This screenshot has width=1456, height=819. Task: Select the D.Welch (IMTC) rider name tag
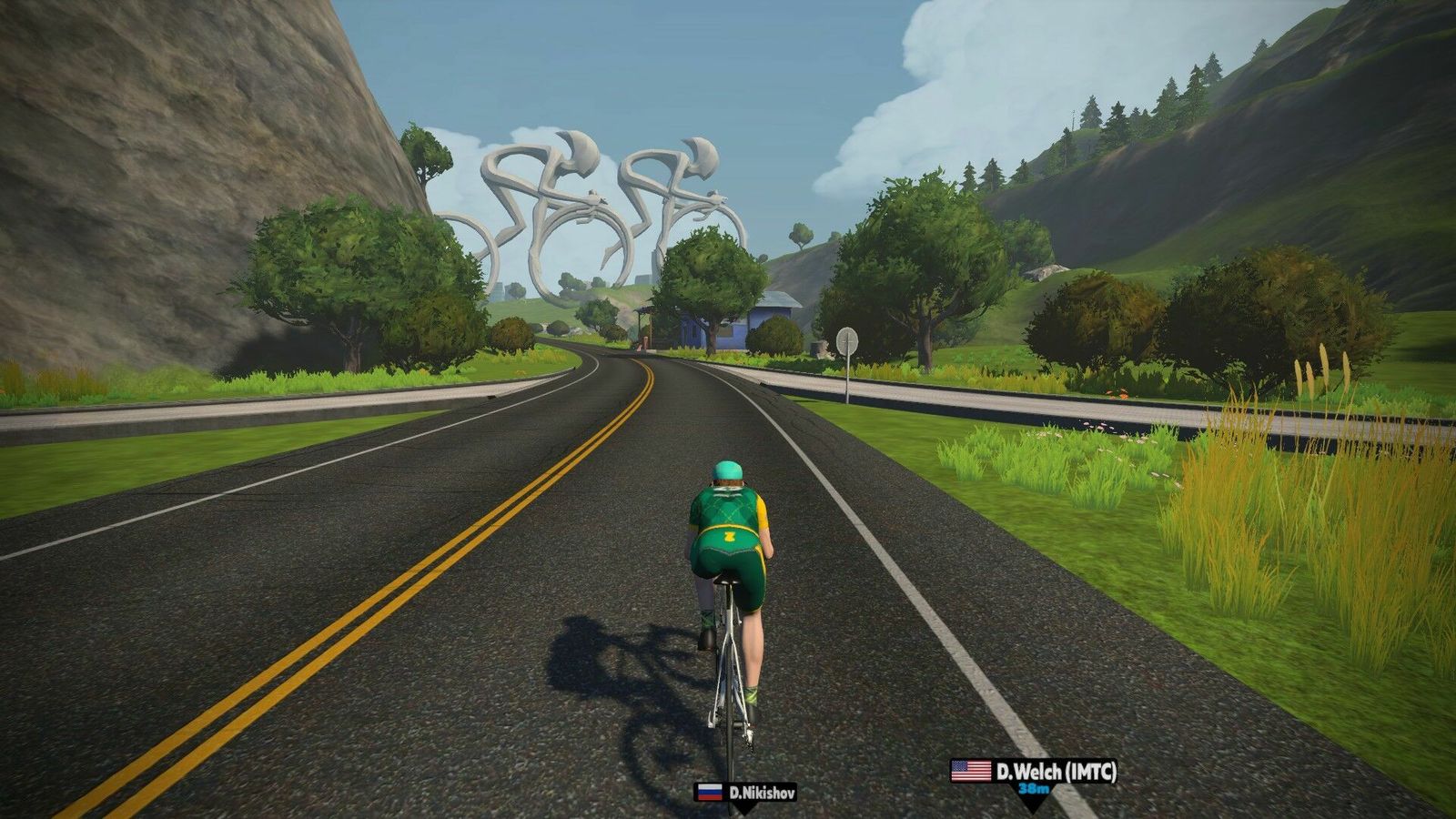(x=1035, y=773)
